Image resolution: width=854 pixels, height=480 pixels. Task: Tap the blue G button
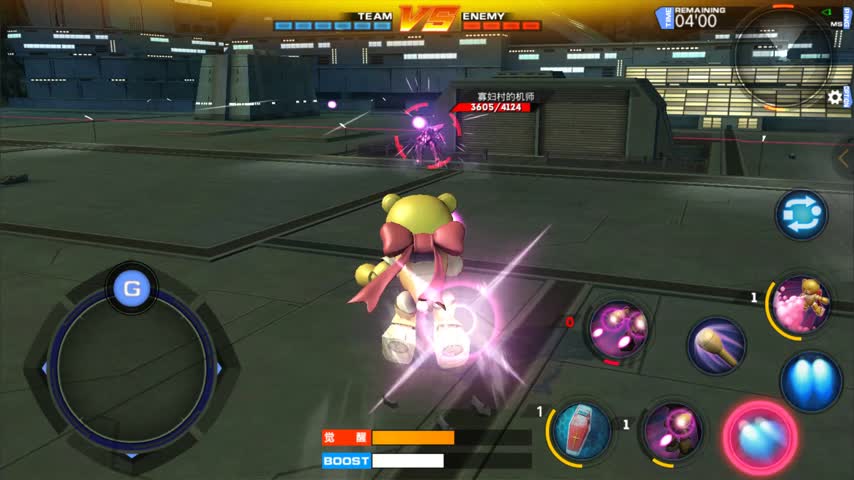point(132,290)
